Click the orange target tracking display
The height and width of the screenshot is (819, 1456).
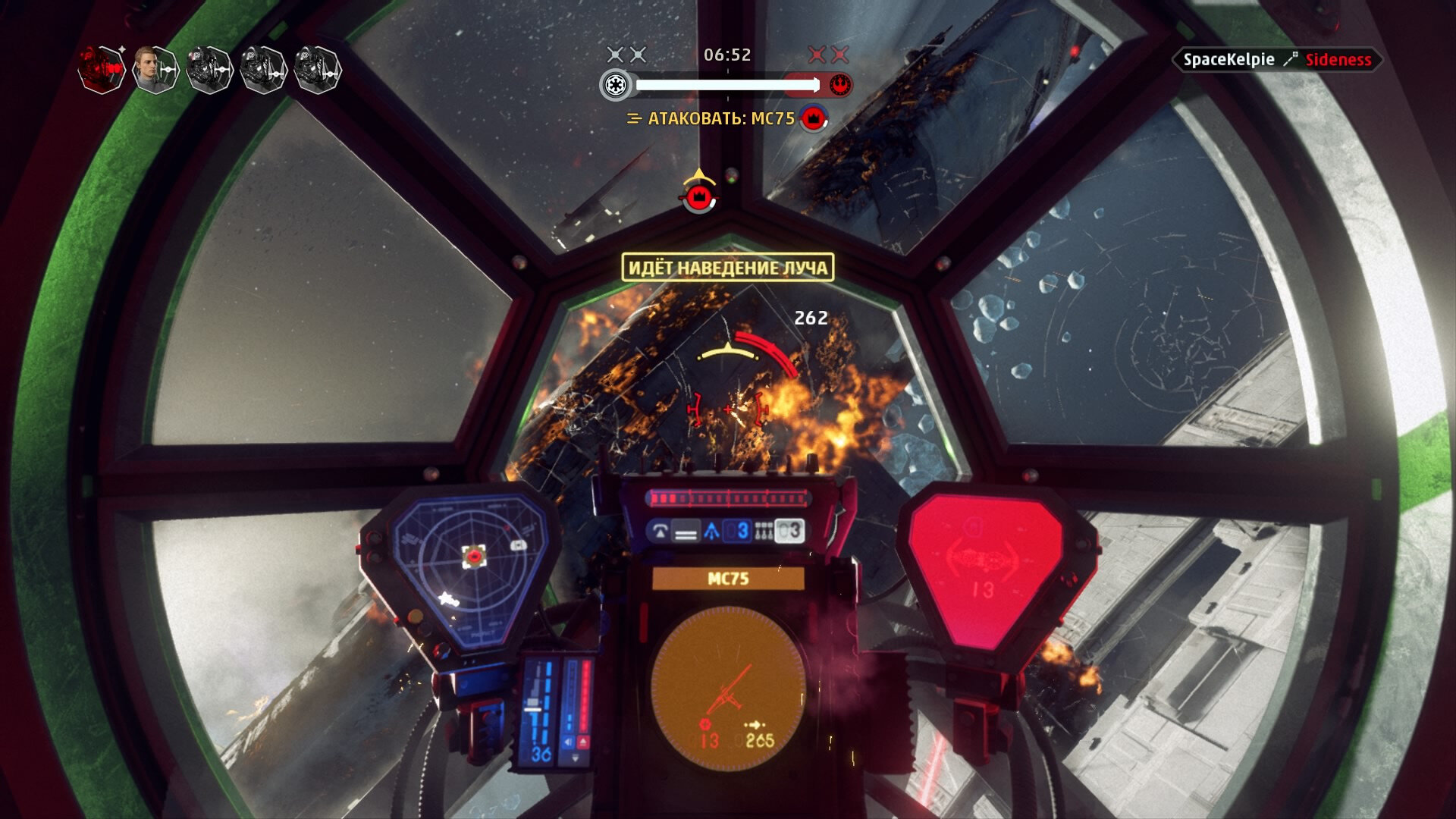[x=728, y=686]
